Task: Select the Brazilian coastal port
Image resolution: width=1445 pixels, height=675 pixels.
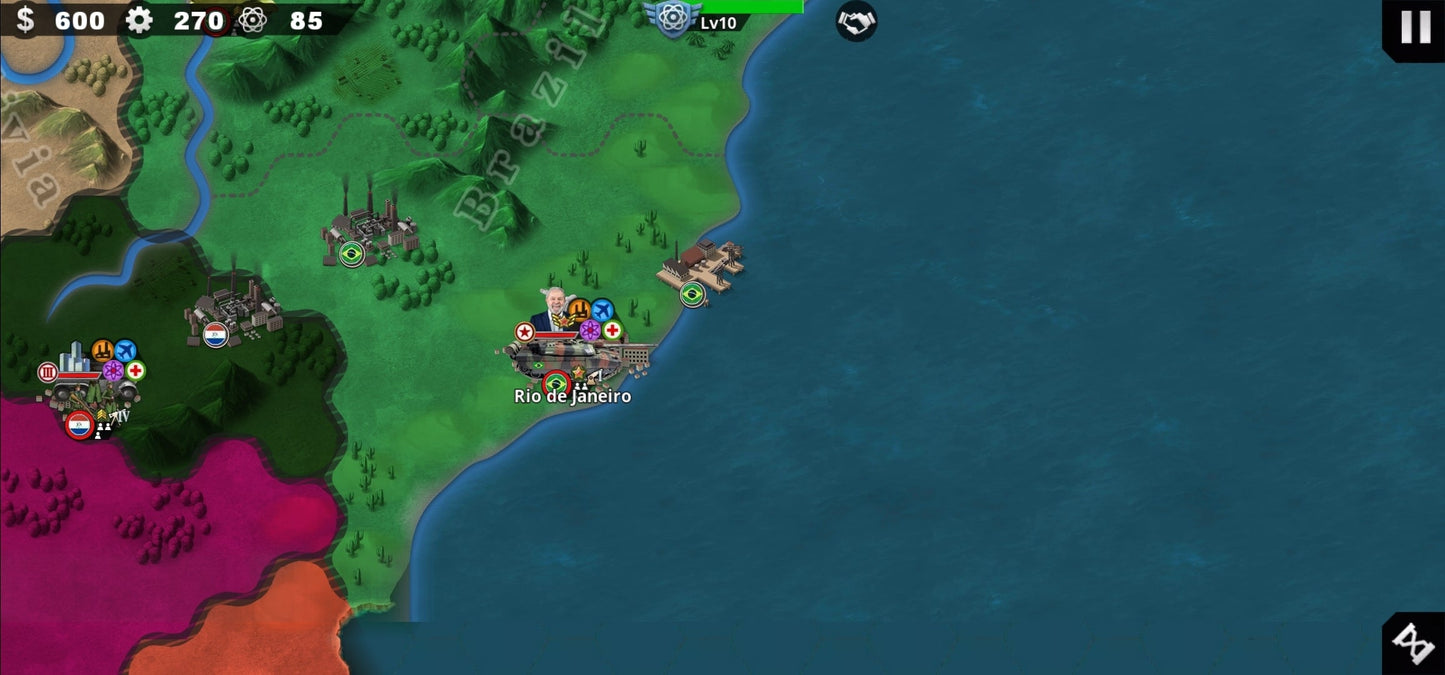Action: [701, 266]
